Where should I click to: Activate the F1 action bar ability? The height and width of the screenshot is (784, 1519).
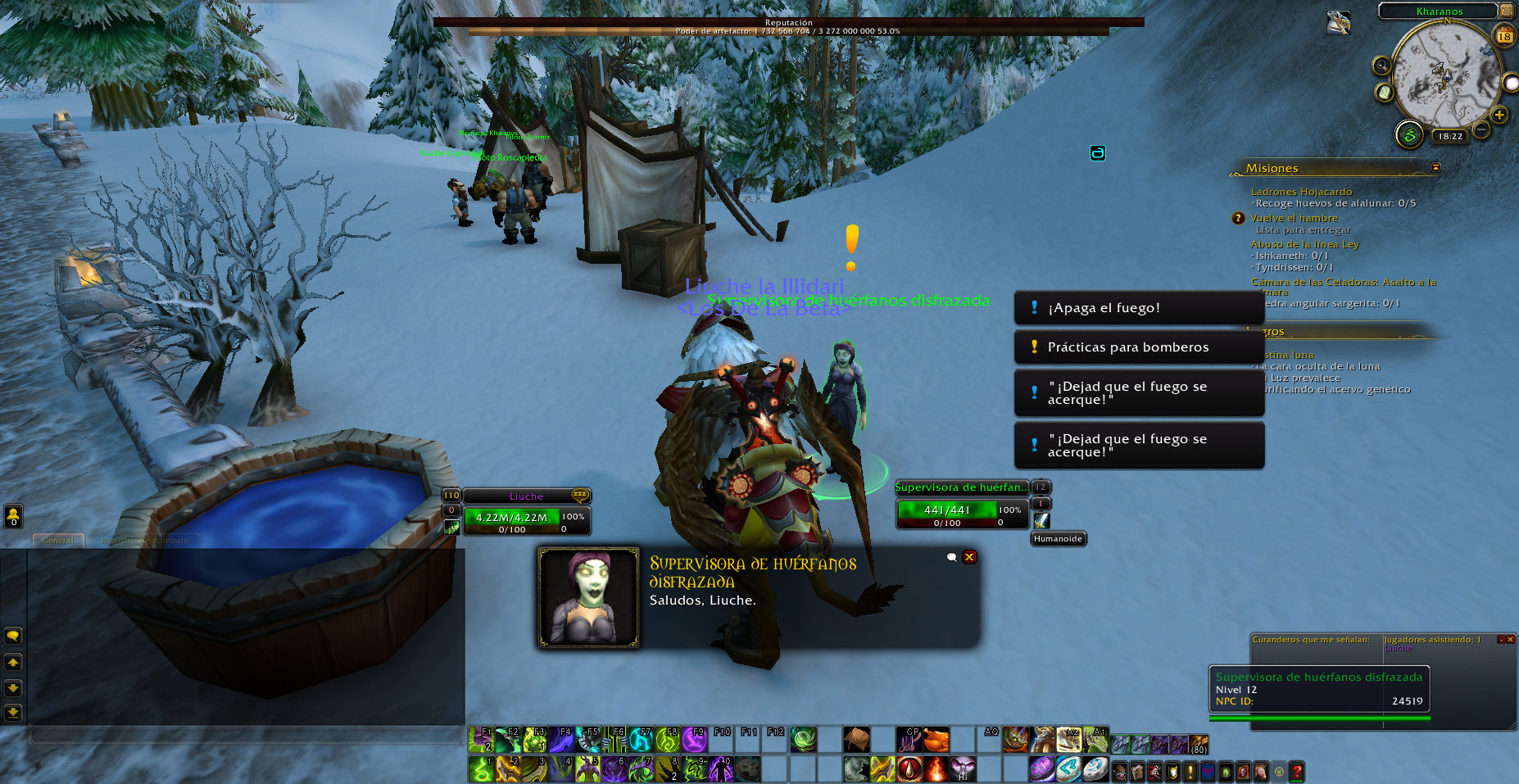481,740
